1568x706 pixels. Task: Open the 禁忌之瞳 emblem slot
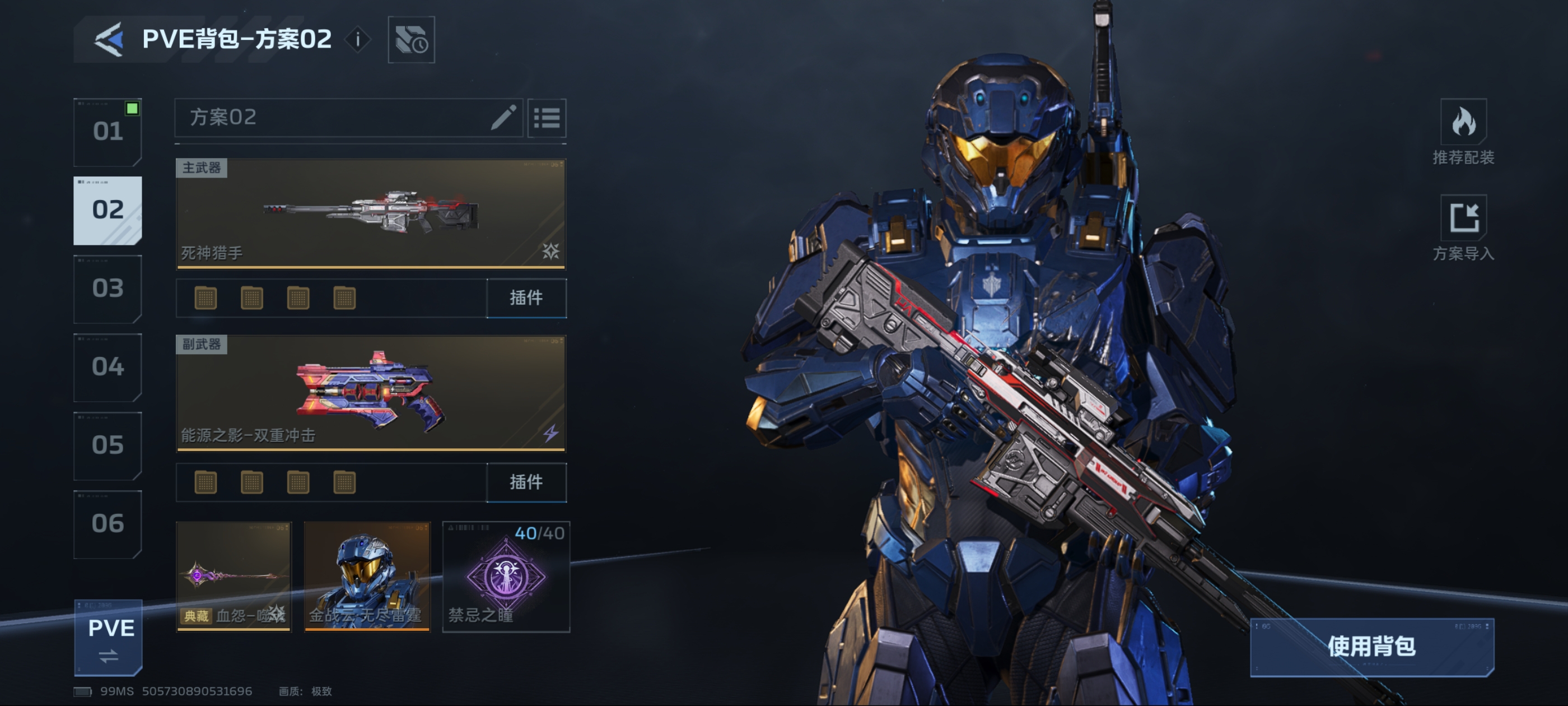[x=506, y=575]
